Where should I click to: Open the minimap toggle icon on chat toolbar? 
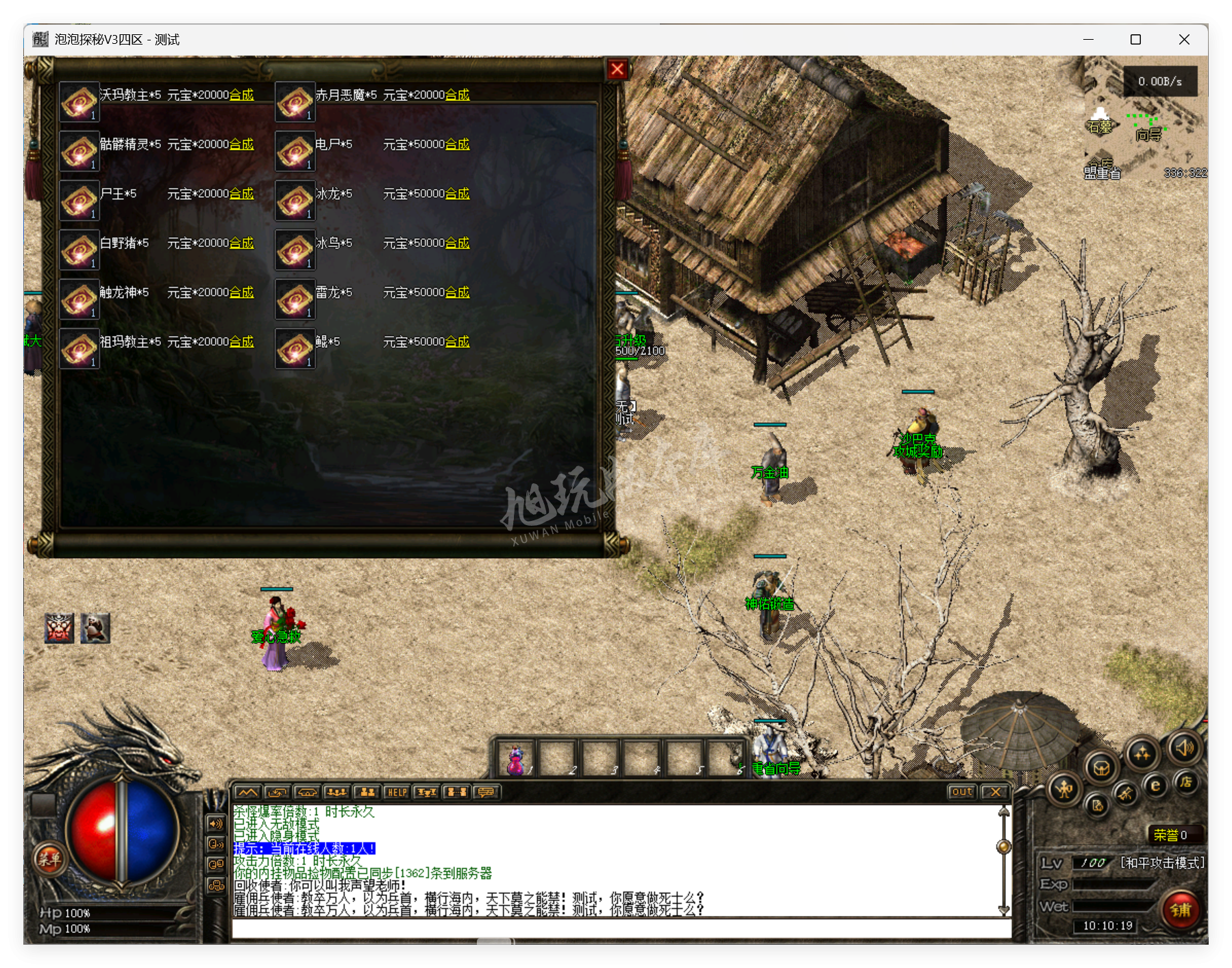pyautogui.click(x=247, y=792)
